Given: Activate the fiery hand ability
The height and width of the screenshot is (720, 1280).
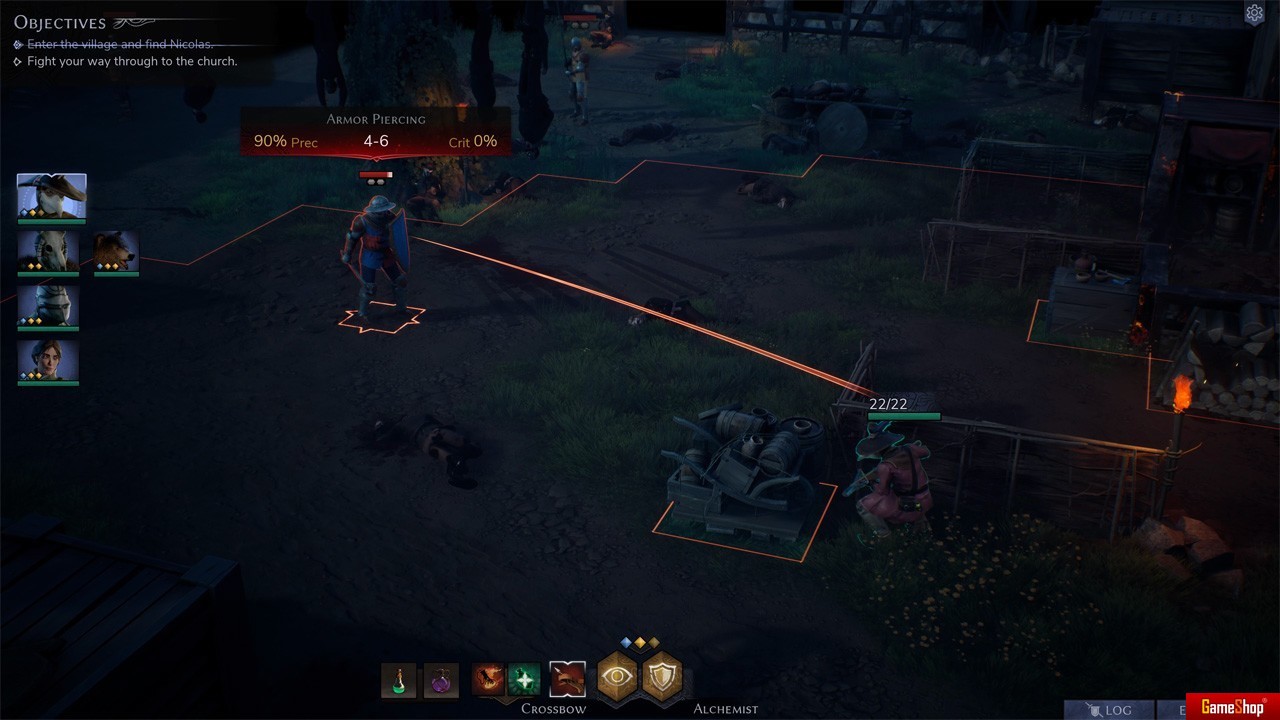Looking at the screenshot, I should [489, 680].
